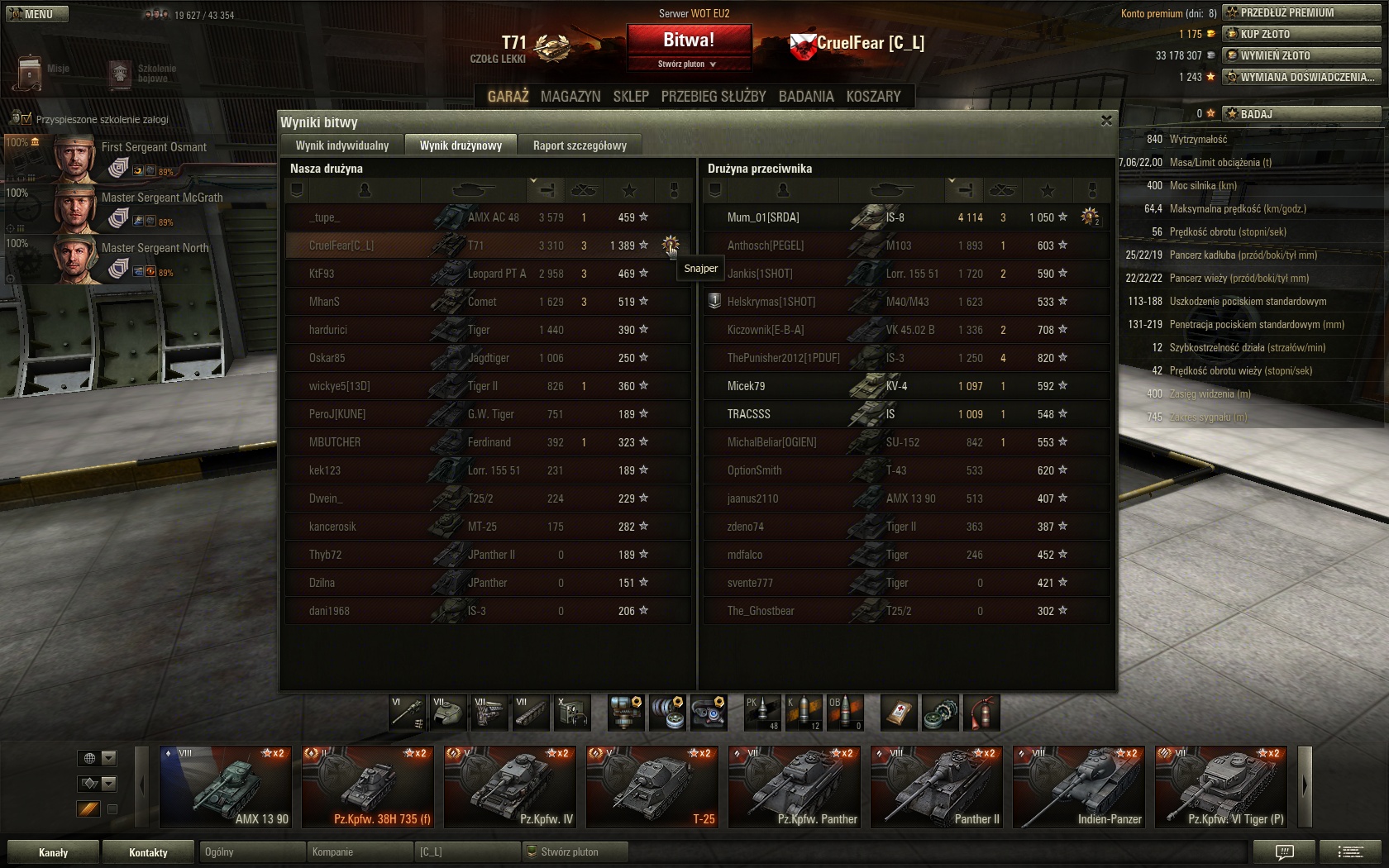
Task: Extend premium with PRZEDŁUŻ PREMIUM
Action: 1301,12
